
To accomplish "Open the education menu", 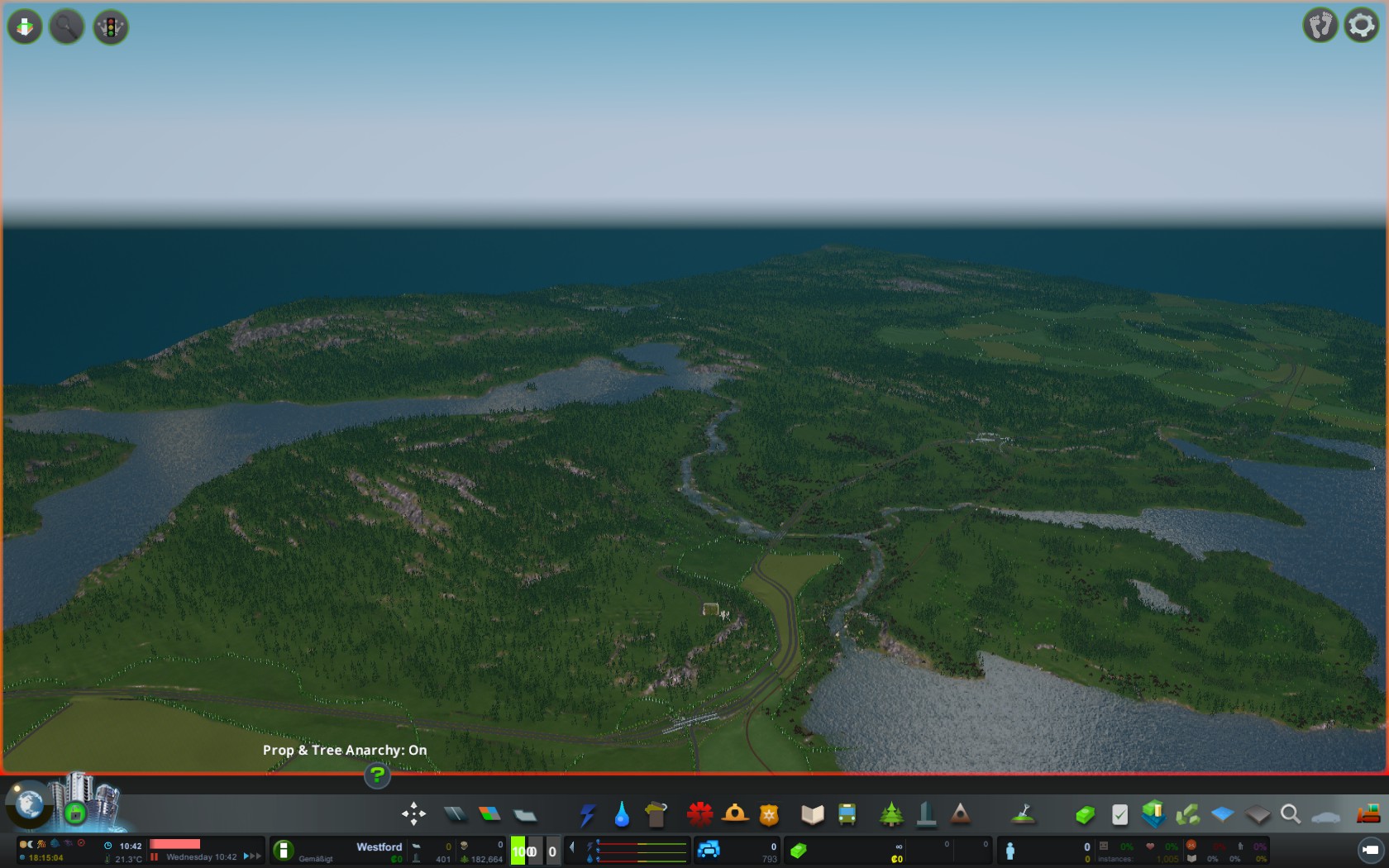I will pos(812,815).
